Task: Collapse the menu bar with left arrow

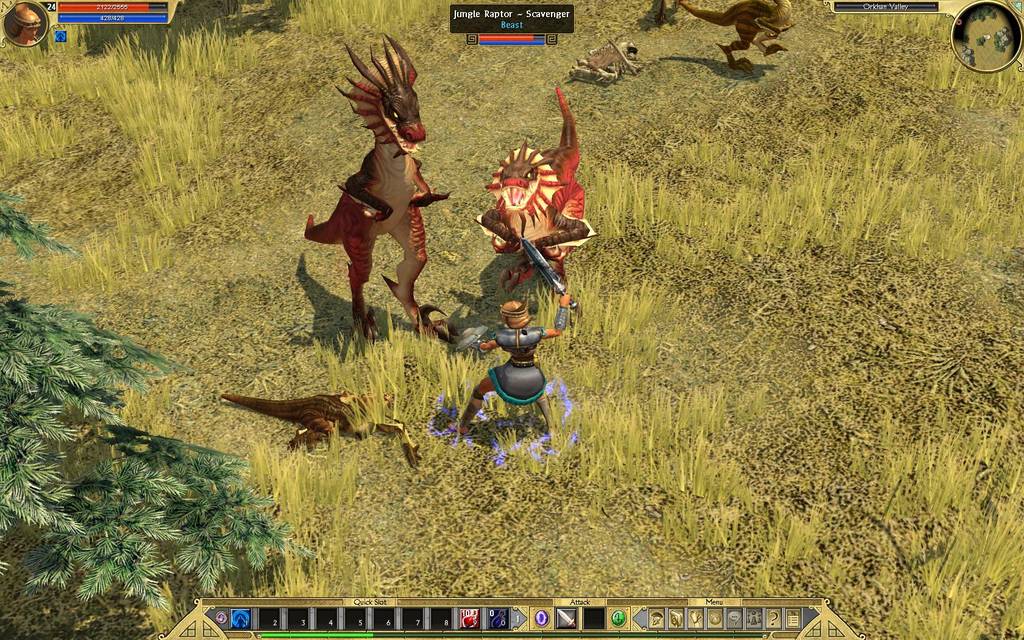Action: [640, 619]
